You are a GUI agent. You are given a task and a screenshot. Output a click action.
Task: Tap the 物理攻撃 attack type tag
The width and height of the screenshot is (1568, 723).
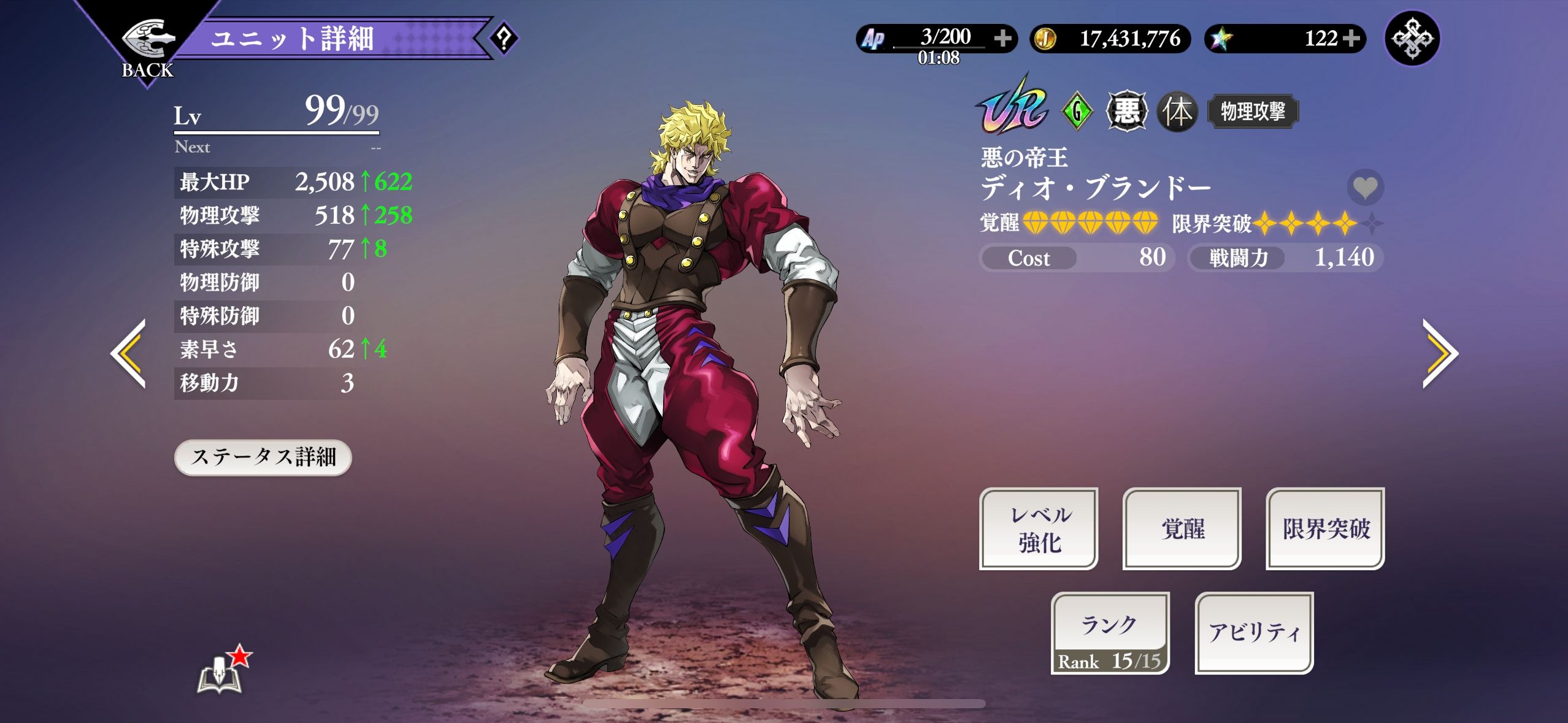1253,112
